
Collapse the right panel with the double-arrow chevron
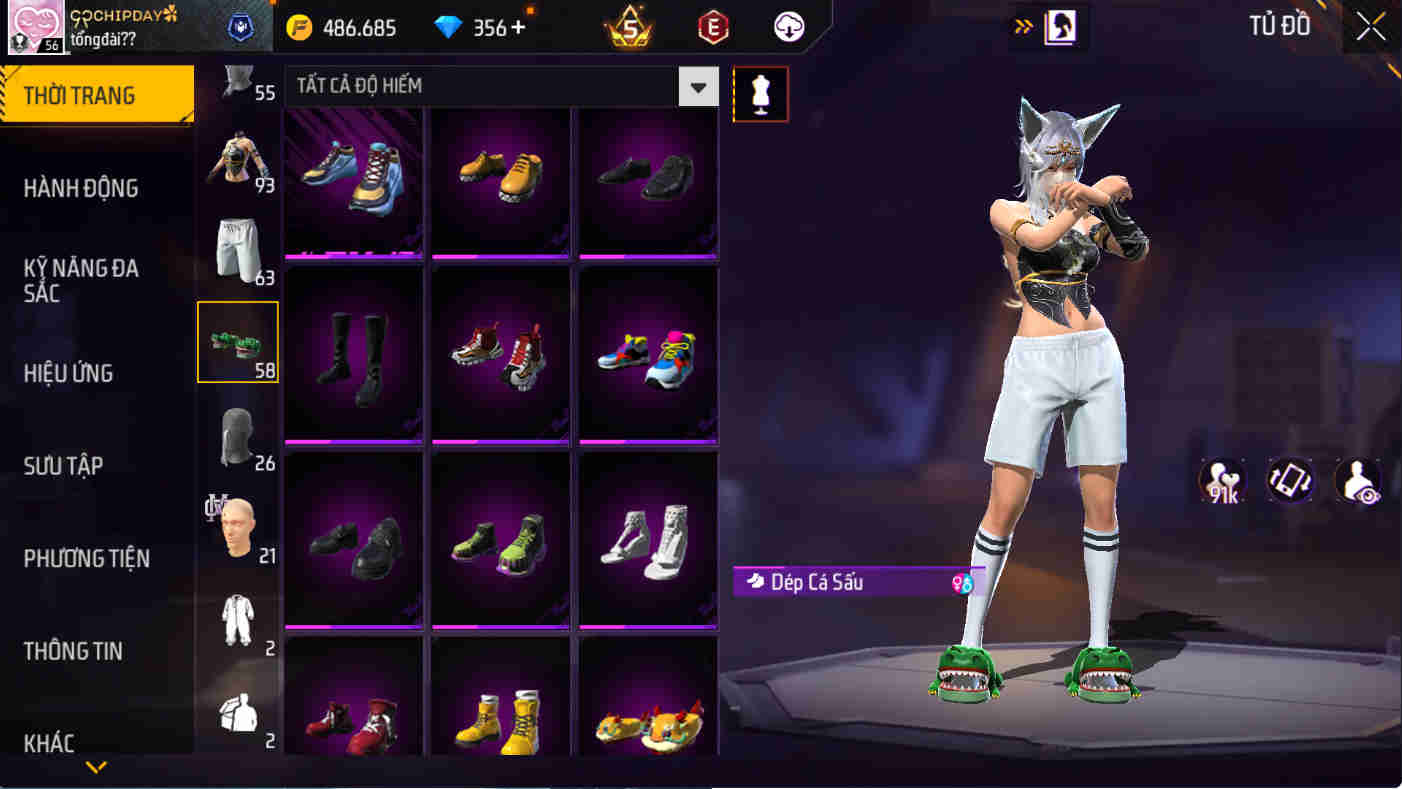click(x=1023, y=27)
